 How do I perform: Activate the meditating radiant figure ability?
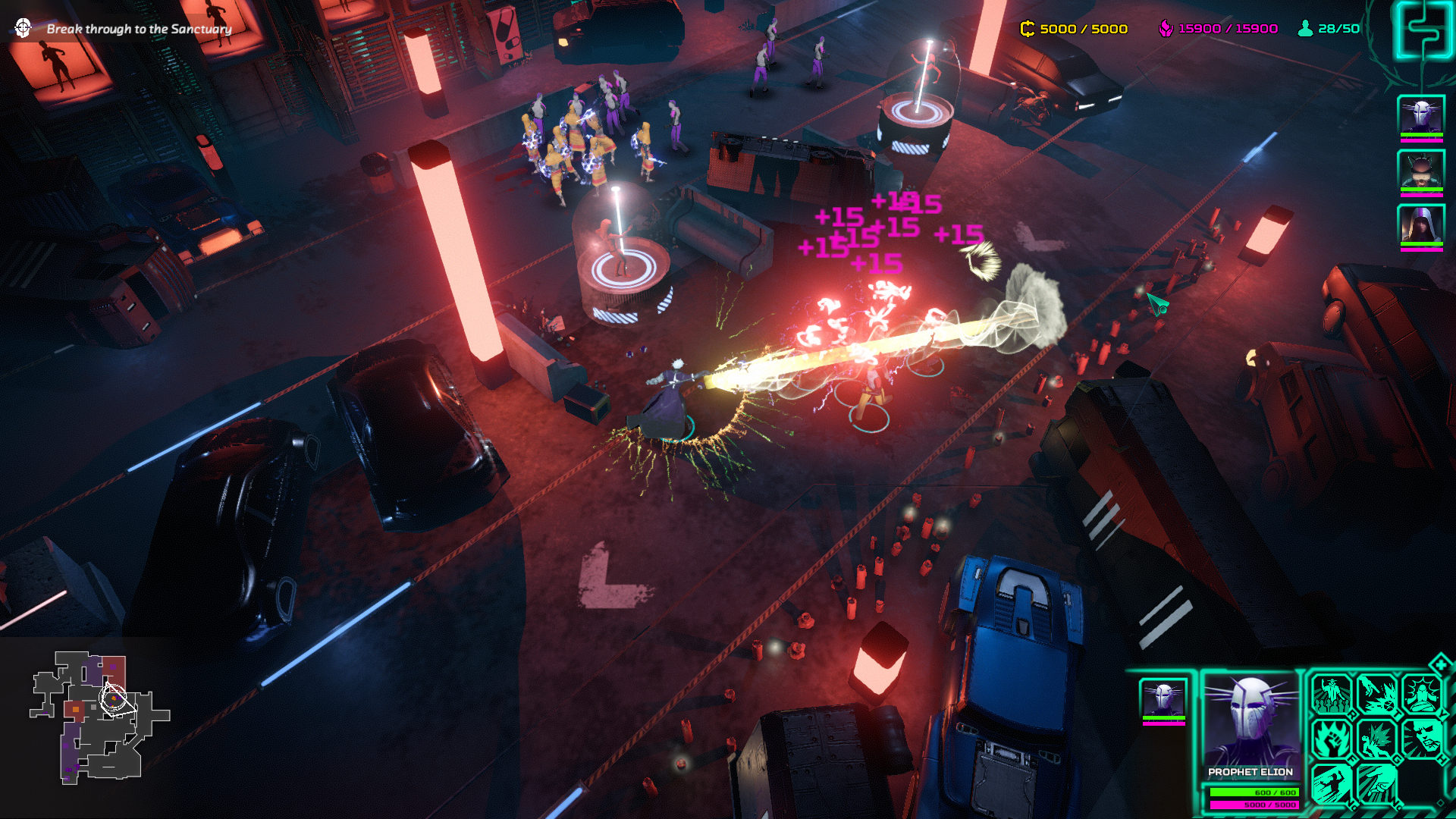click(1422, 694)
